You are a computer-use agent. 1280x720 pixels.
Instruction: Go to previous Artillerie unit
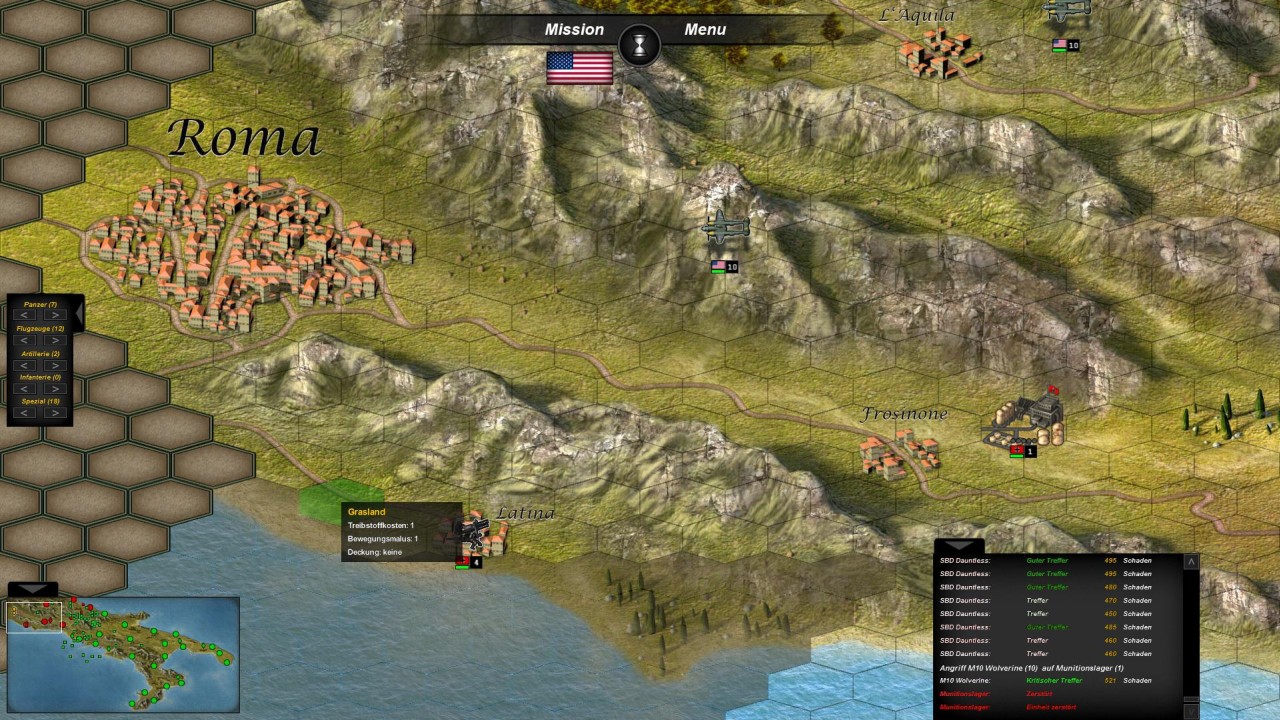point(26,365)
